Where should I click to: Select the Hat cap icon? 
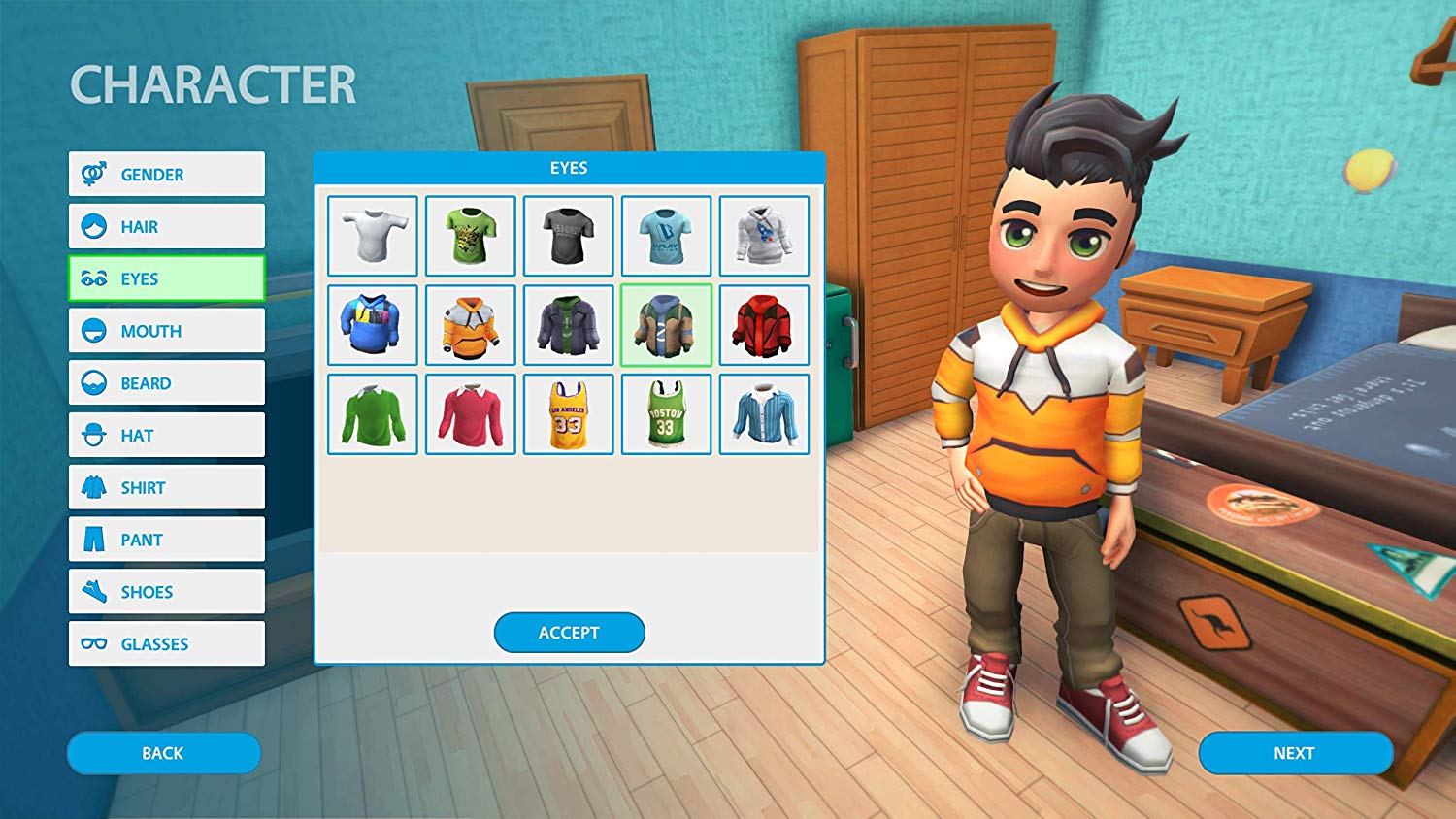pyautogui.click(x=92, y=435)
